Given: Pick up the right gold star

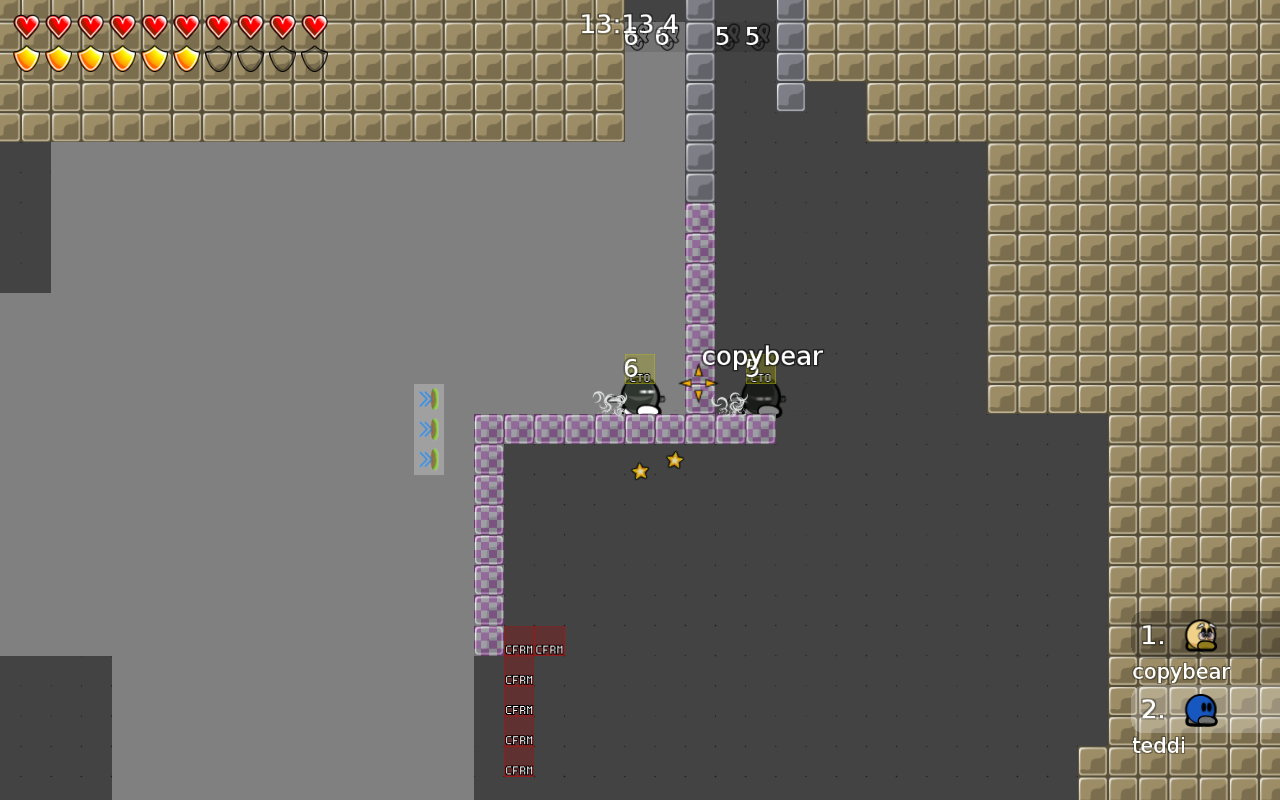Looking at the screenshot, I should [675, 459].
